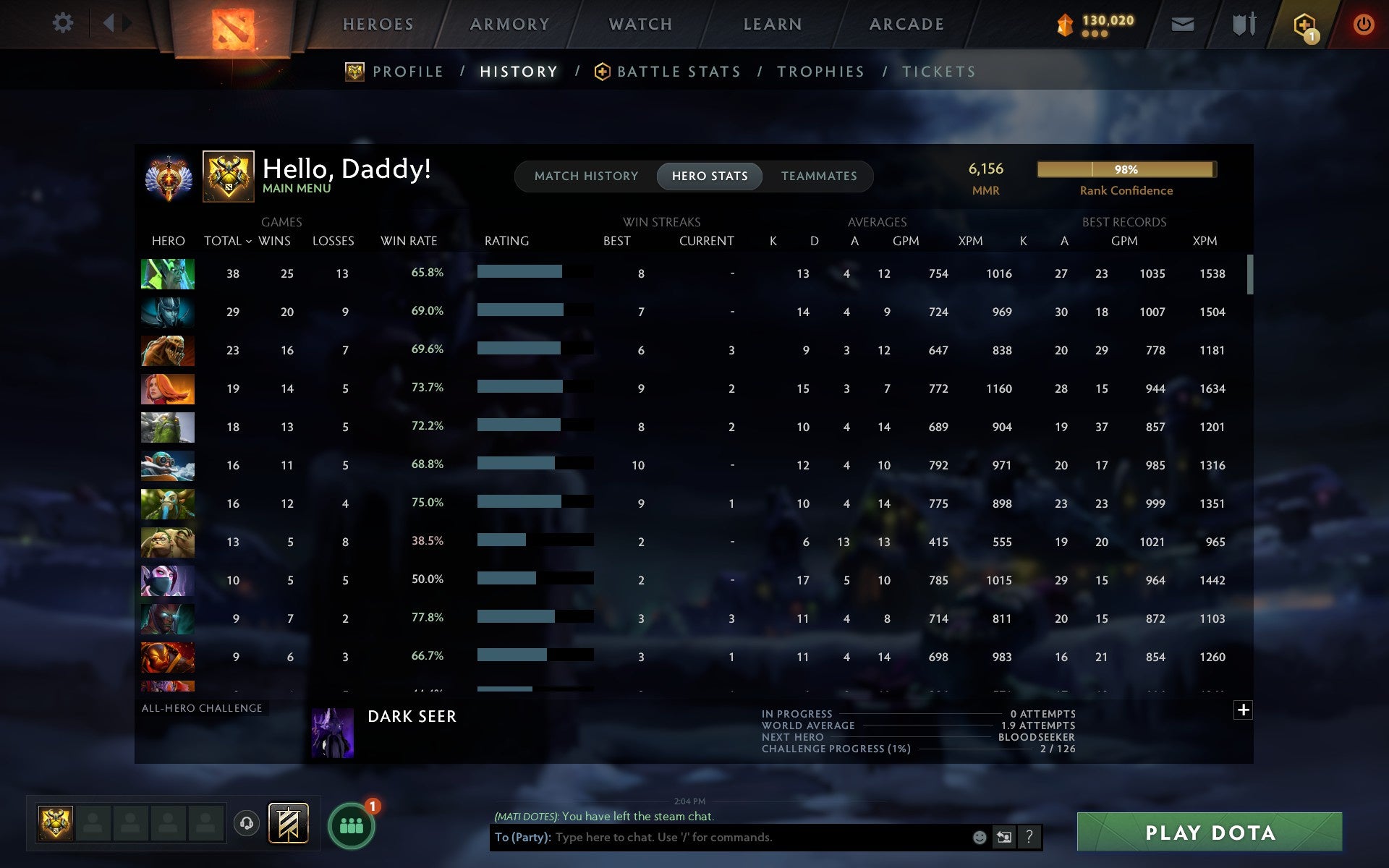1389x868 pixels.
Task: Click the screenshot share icon near chat
Action: point(1003,838)
